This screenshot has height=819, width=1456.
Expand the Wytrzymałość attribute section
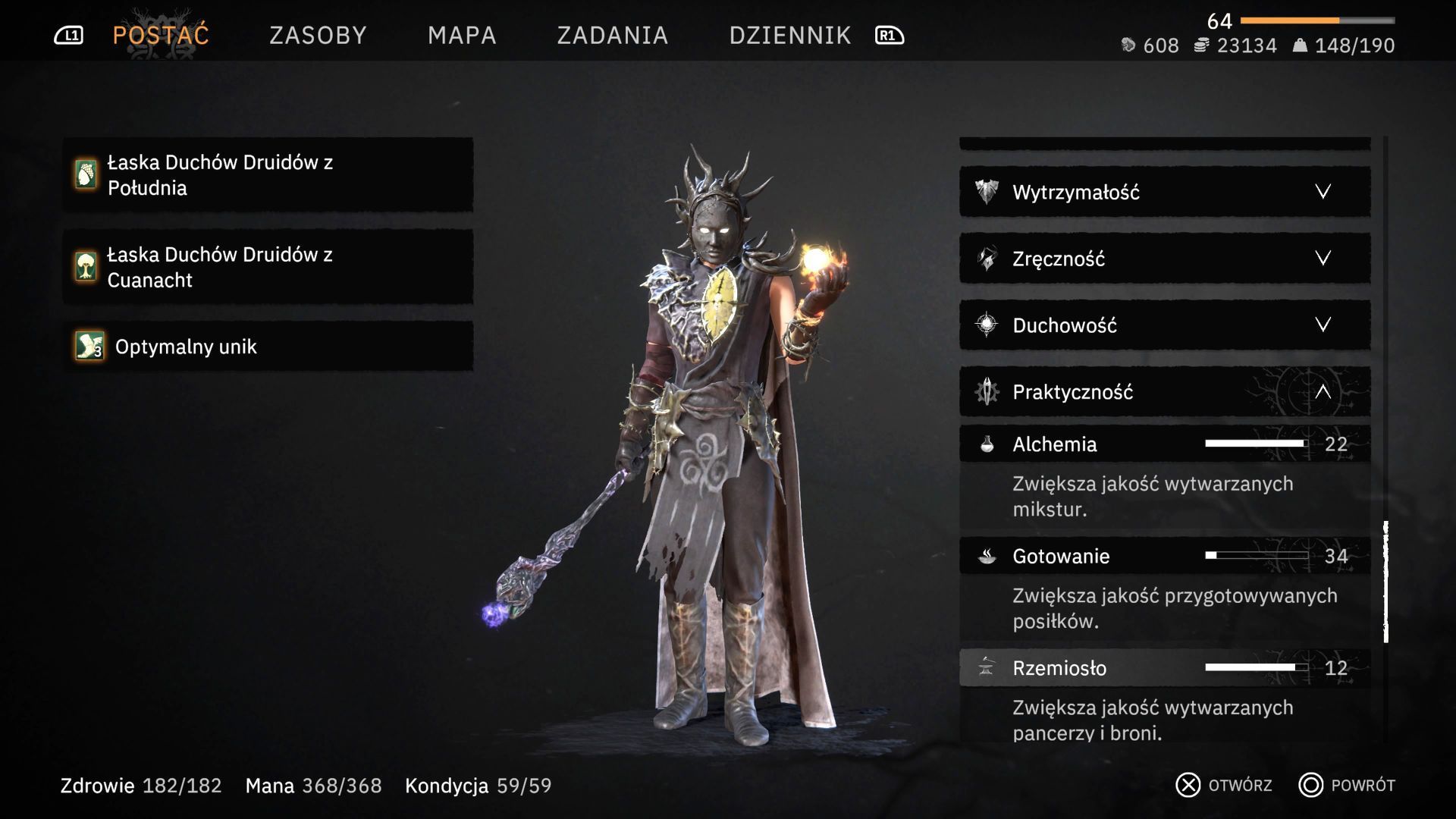(1164, 192)
